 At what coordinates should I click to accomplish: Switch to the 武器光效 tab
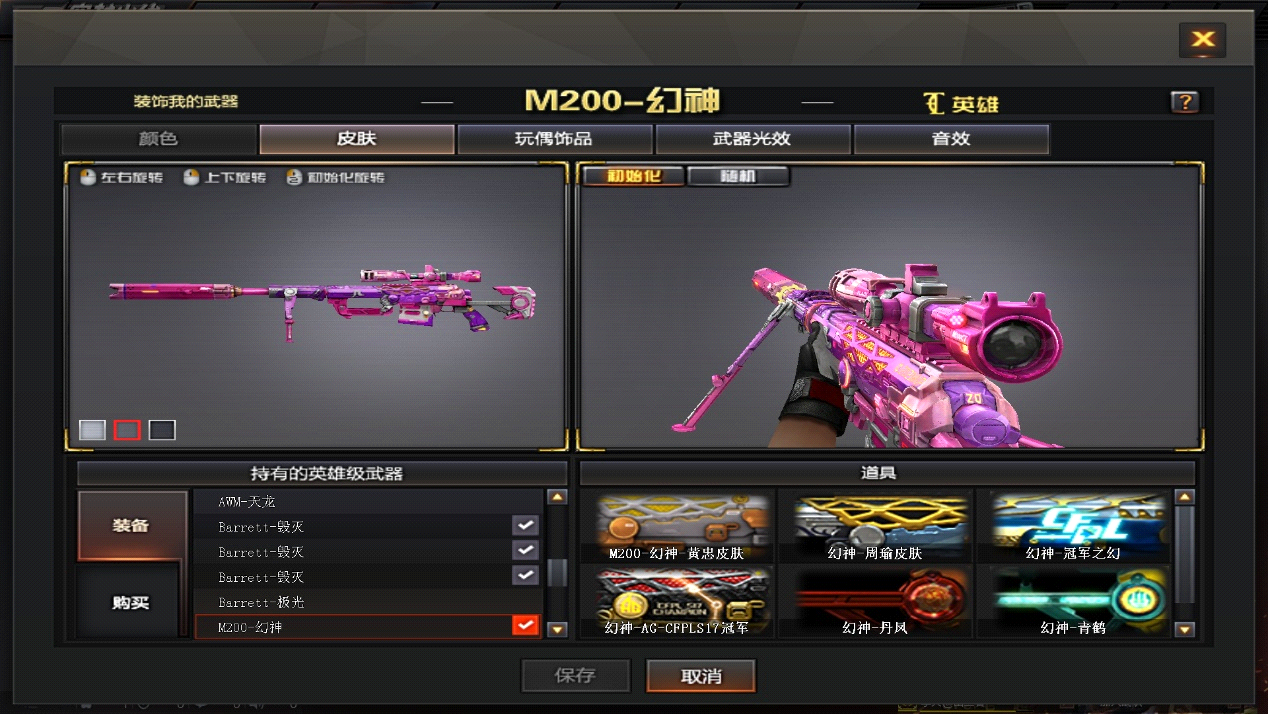752,139
